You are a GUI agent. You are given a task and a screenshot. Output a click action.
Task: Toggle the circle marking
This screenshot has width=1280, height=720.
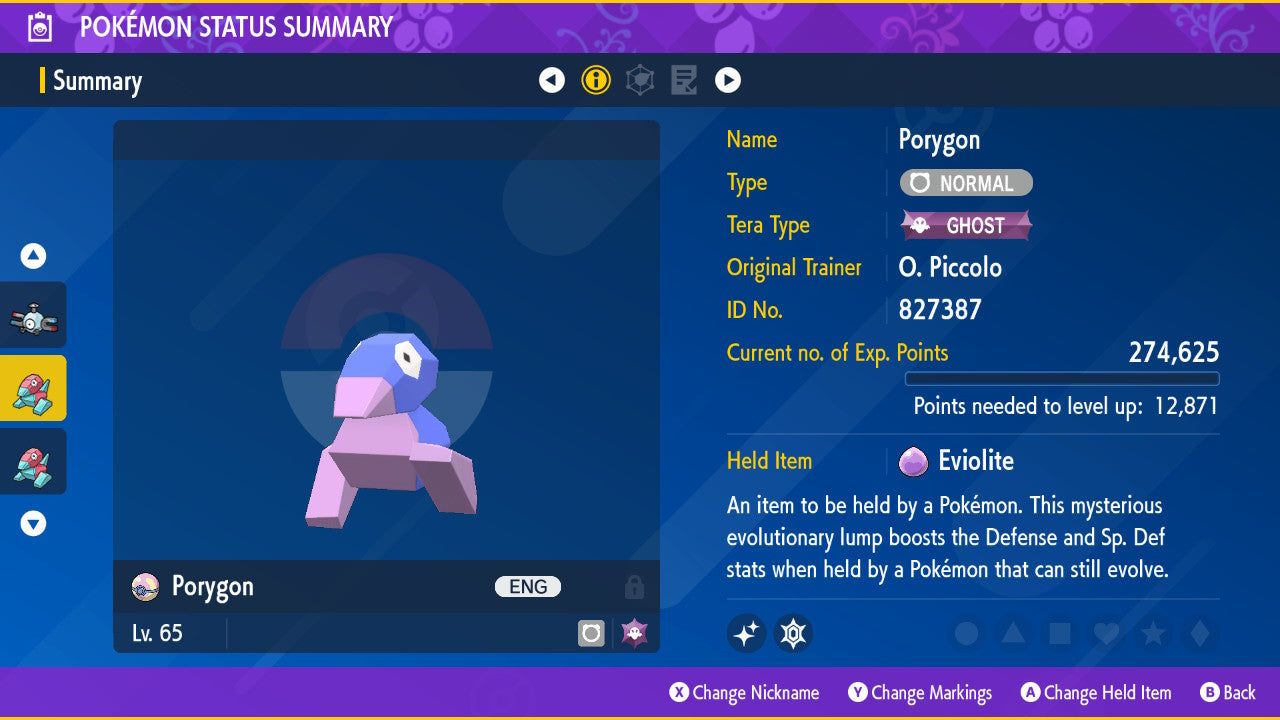pos(966,633)
